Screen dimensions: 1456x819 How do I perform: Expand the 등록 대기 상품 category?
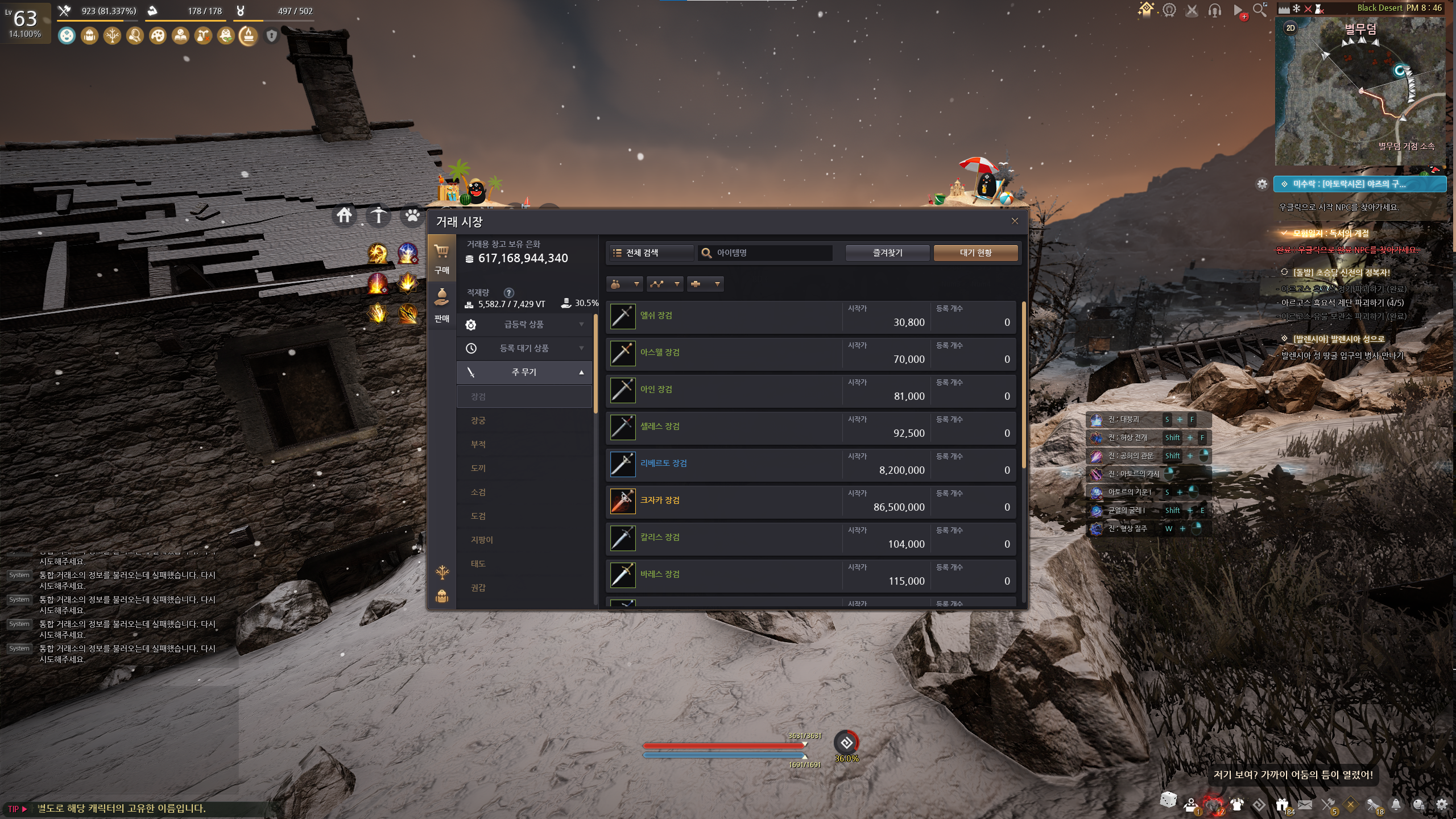[524, 348]
